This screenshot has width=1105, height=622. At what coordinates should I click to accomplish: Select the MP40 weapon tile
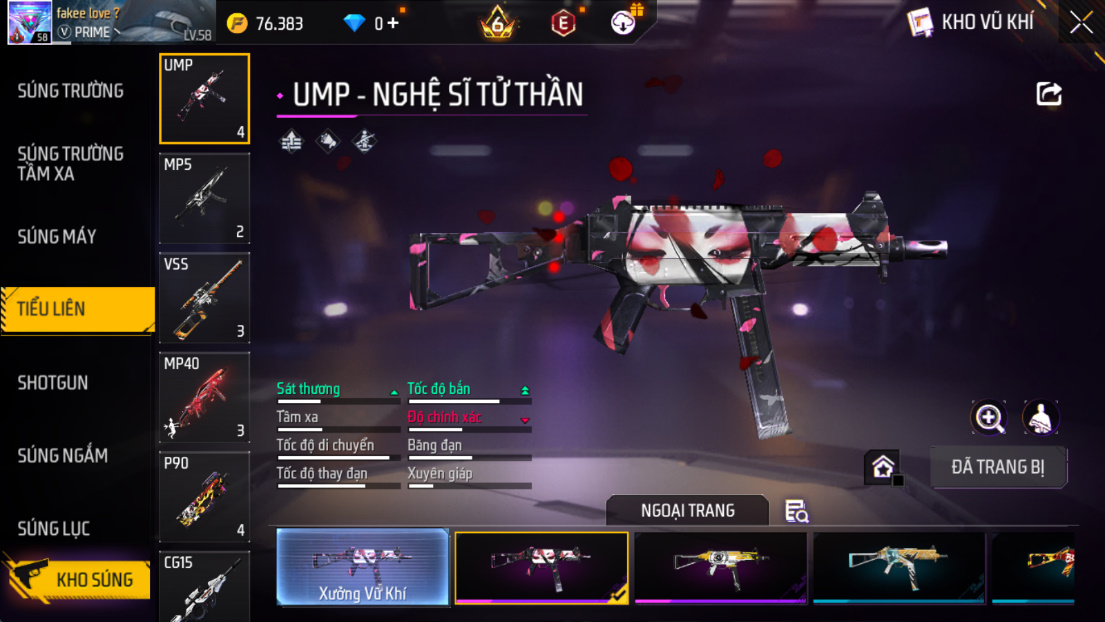204,397
